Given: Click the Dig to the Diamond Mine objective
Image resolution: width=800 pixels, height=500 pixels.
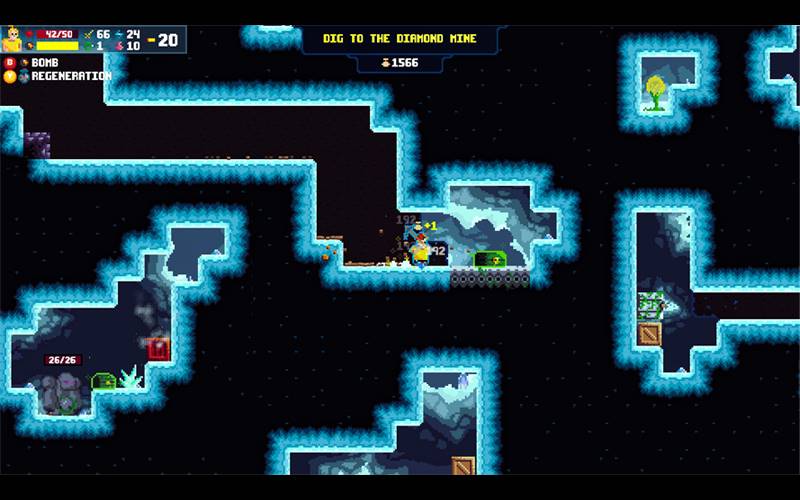Looking at the screenshot, I should tap(399, 39).
